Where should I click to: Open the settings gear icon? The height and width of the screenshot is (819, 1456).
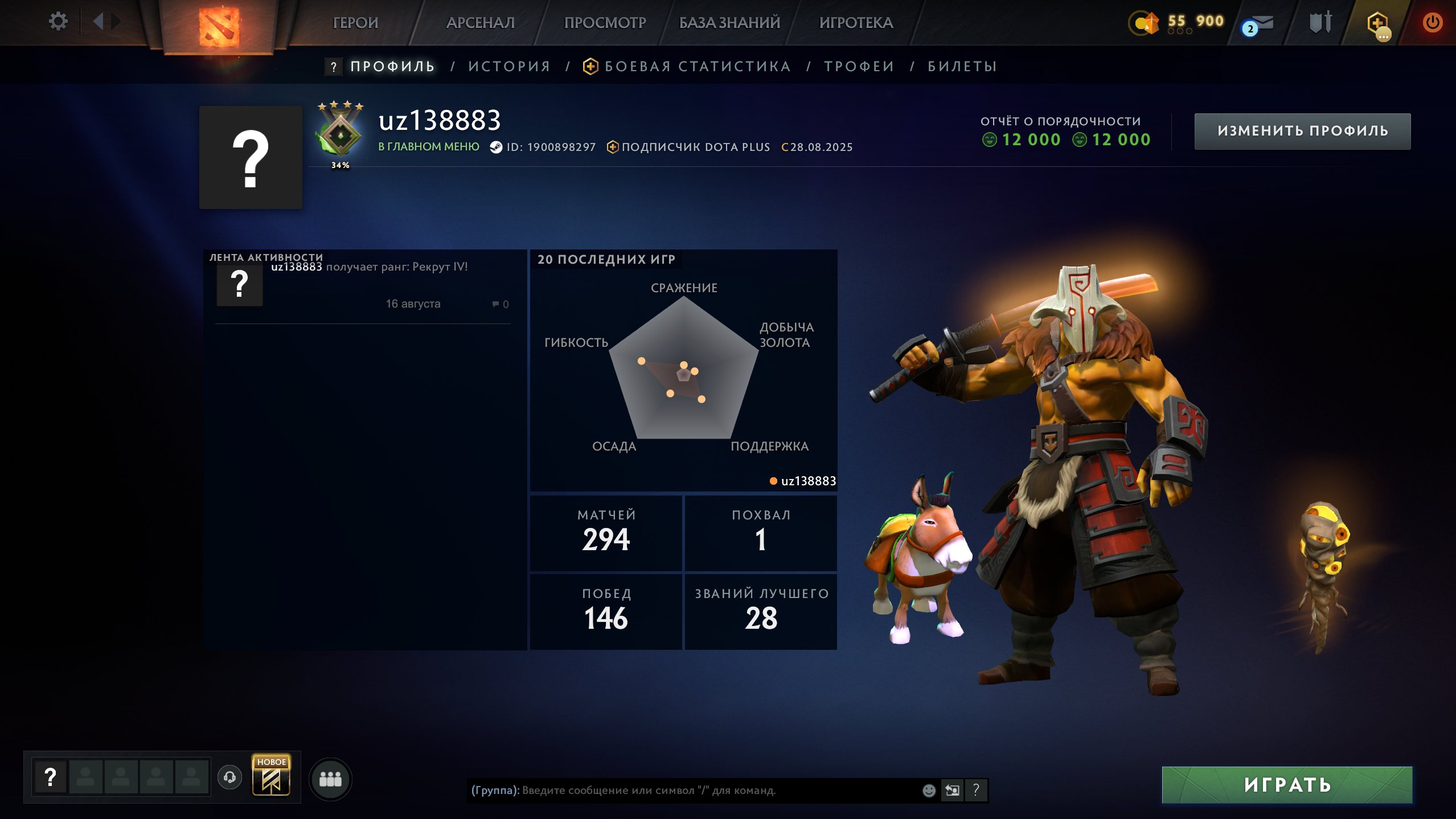(58, 22)
